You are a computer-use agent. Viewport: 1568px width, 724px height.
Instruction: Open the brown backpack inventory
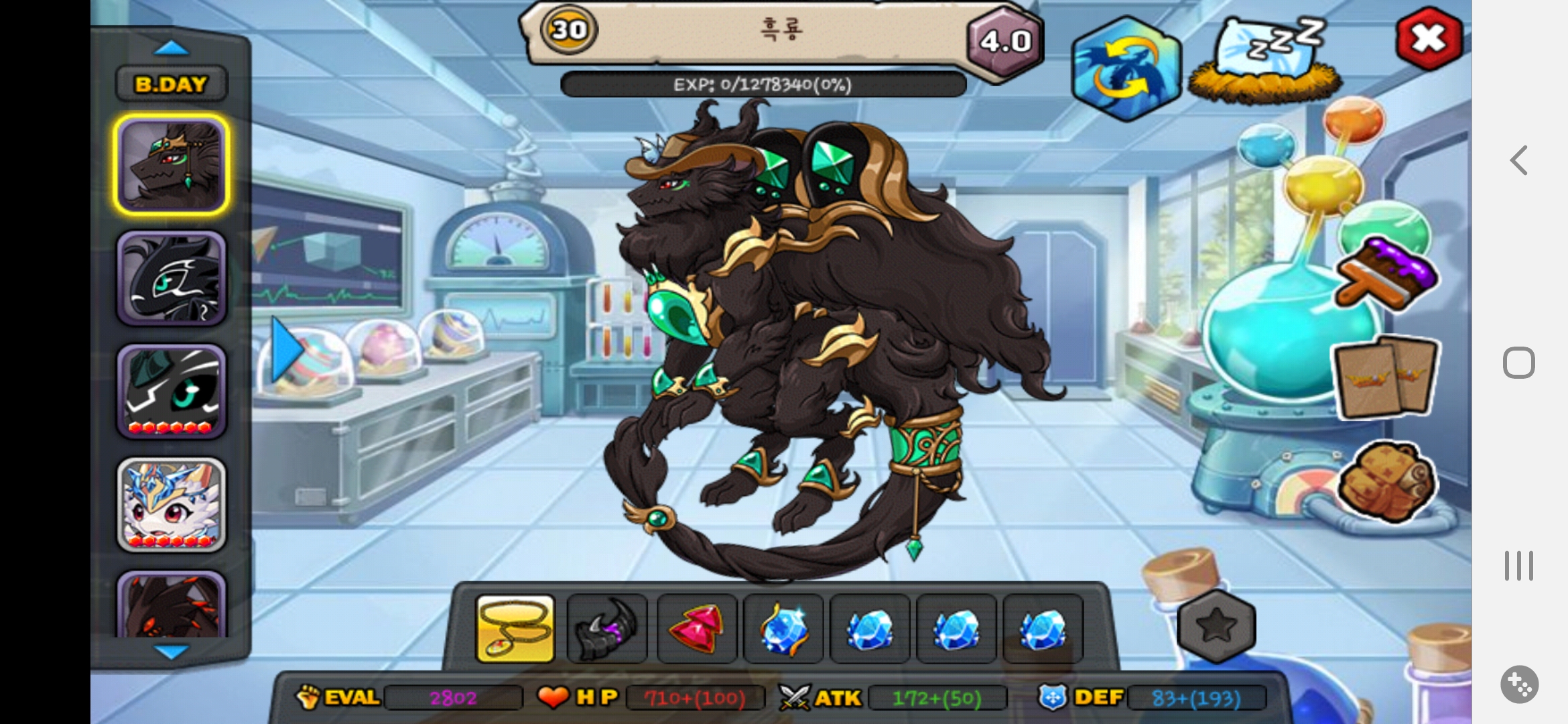[x=1386, y=481]
